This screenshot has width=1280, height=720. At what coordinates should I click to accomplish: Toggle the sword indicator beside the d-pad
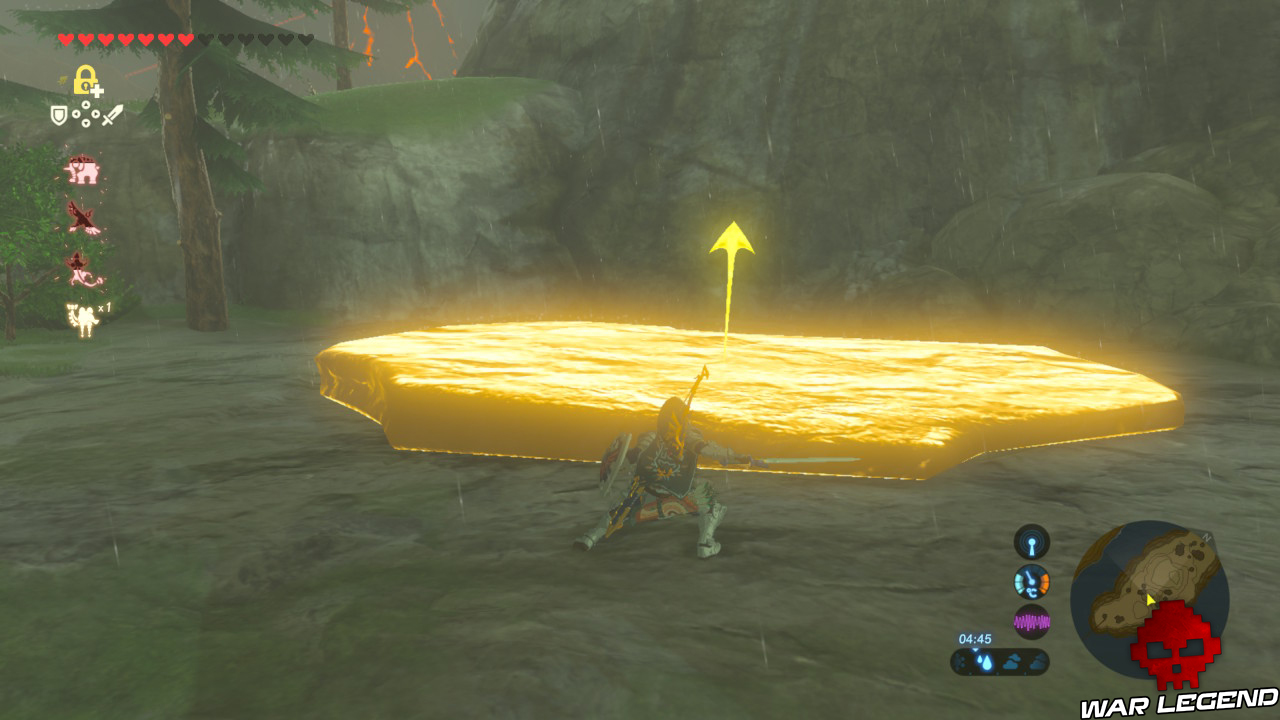tap(109, 114)
